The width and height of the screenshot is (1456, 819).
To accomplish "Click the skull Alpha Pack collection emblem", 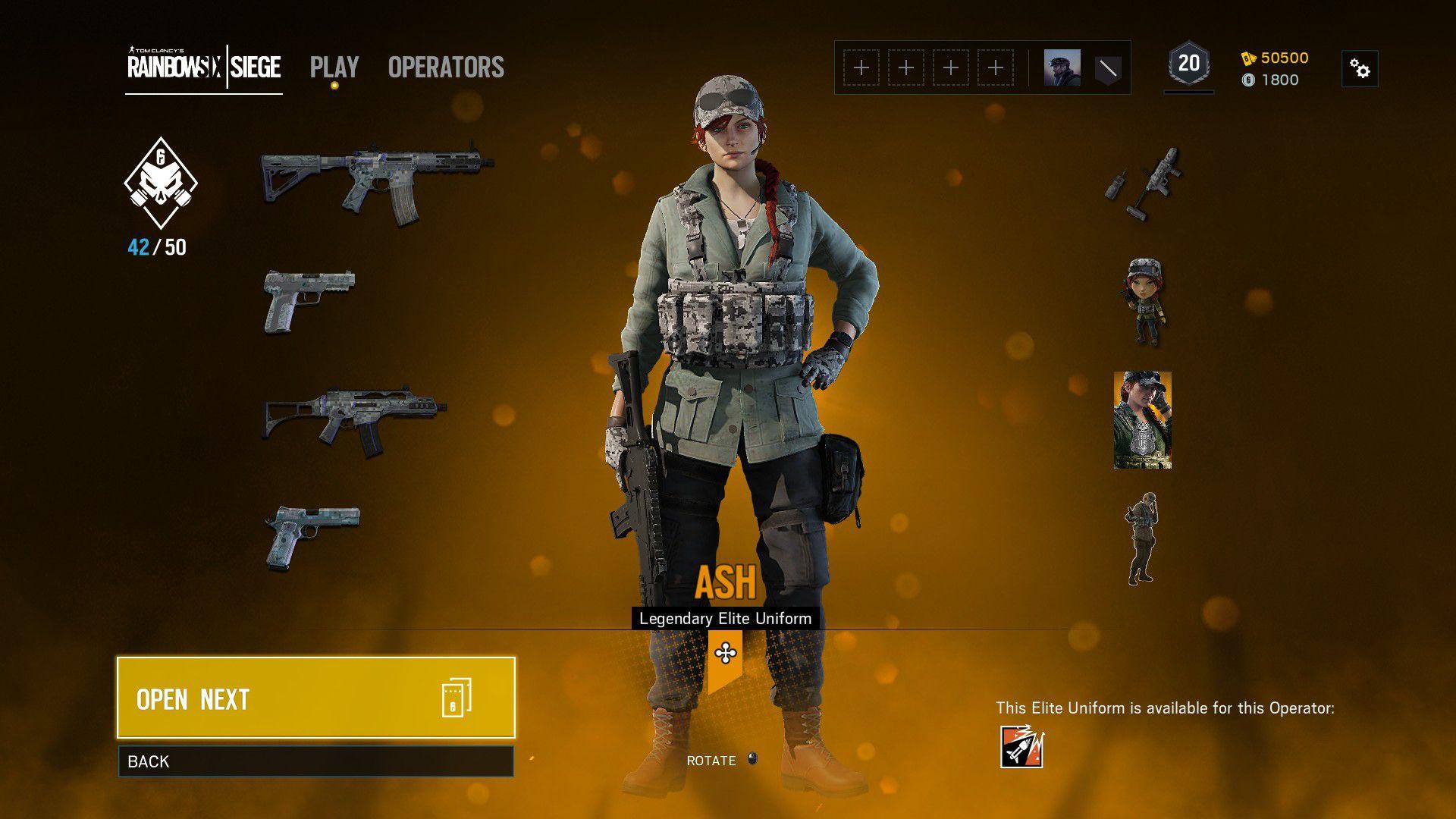I will click(x=161, y=183).
